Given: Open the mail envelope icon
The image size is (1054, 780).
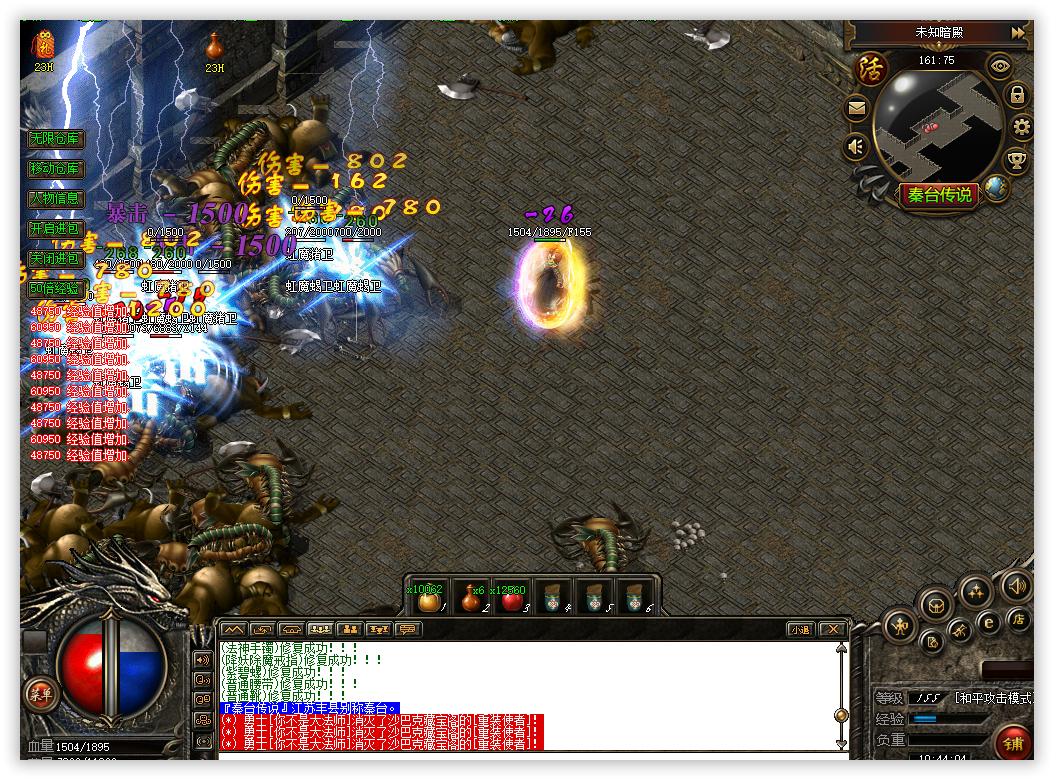Looking at the screenshot, I should click(856, 108).
